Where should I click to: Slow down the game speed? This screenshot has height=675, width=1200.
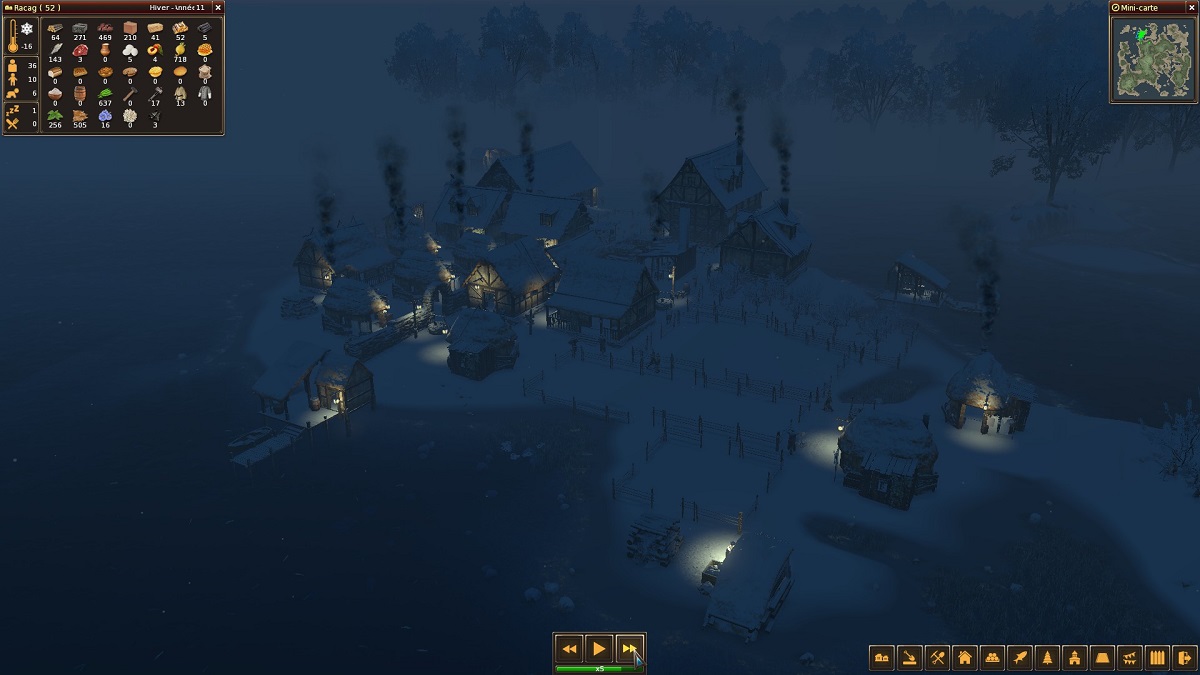tap(569, 649)
